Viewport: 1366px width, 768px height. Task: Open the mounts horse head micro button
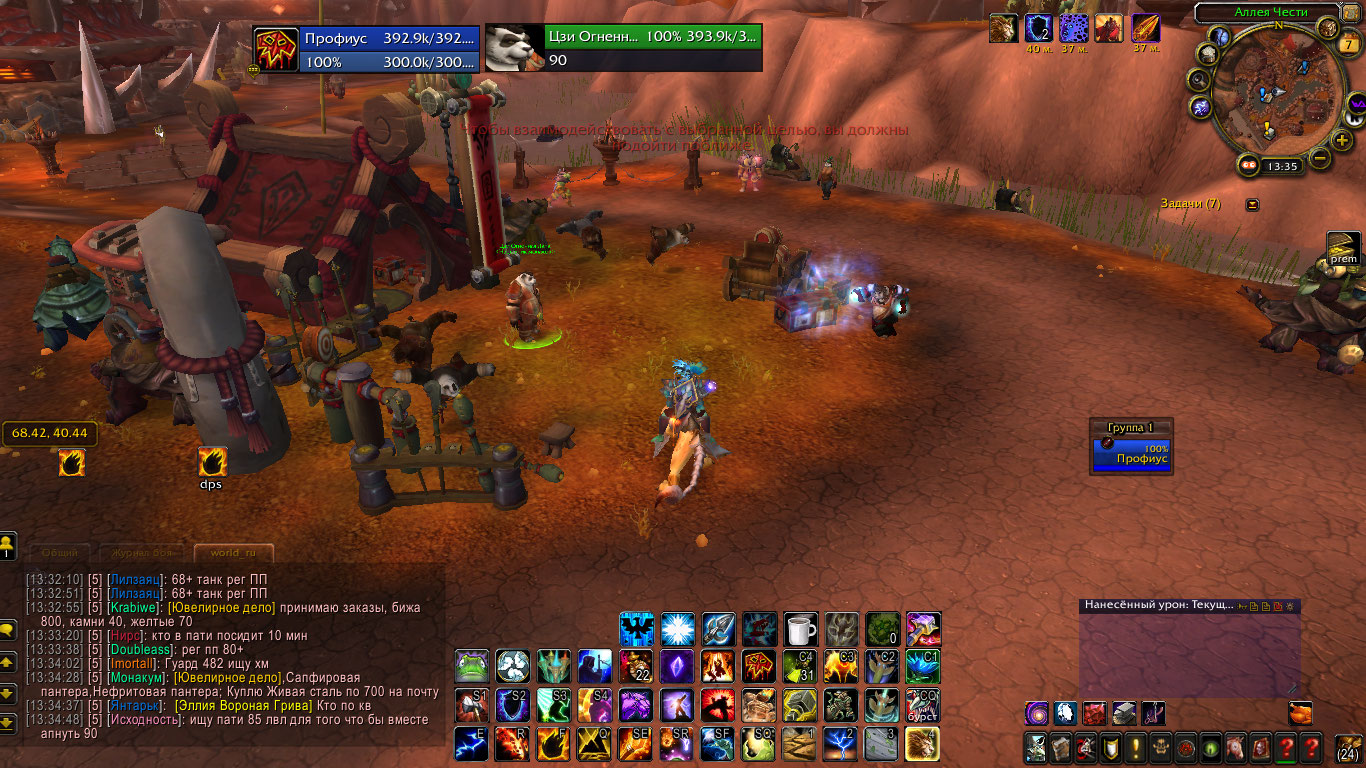coord(1234,747)
